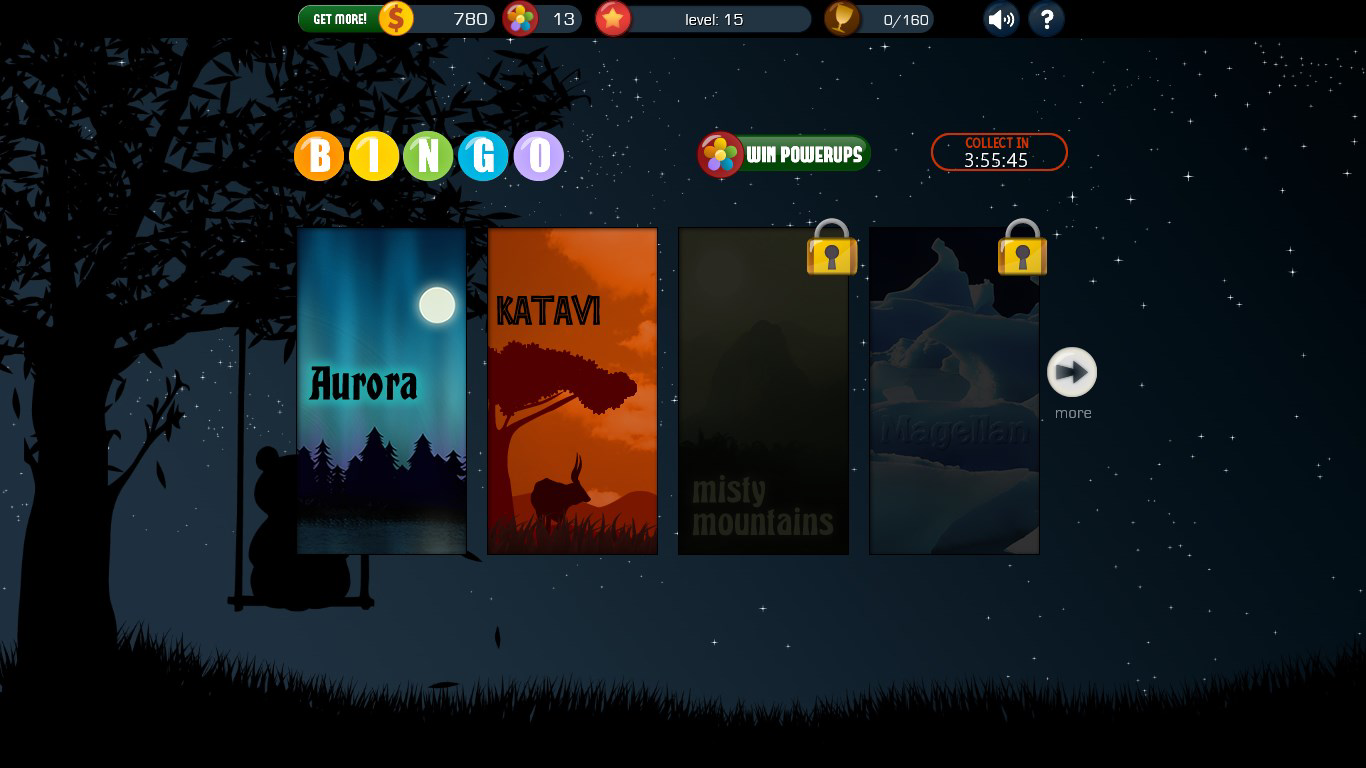
Task: Open the powerups flower icon
Action: pos(520,17)
